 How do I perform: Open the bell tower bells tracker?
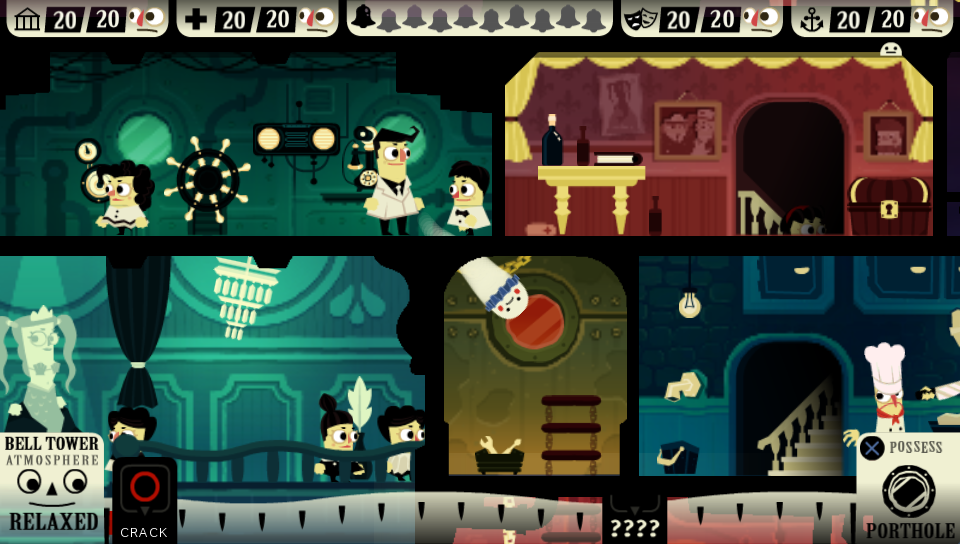[x=480, y=18]
